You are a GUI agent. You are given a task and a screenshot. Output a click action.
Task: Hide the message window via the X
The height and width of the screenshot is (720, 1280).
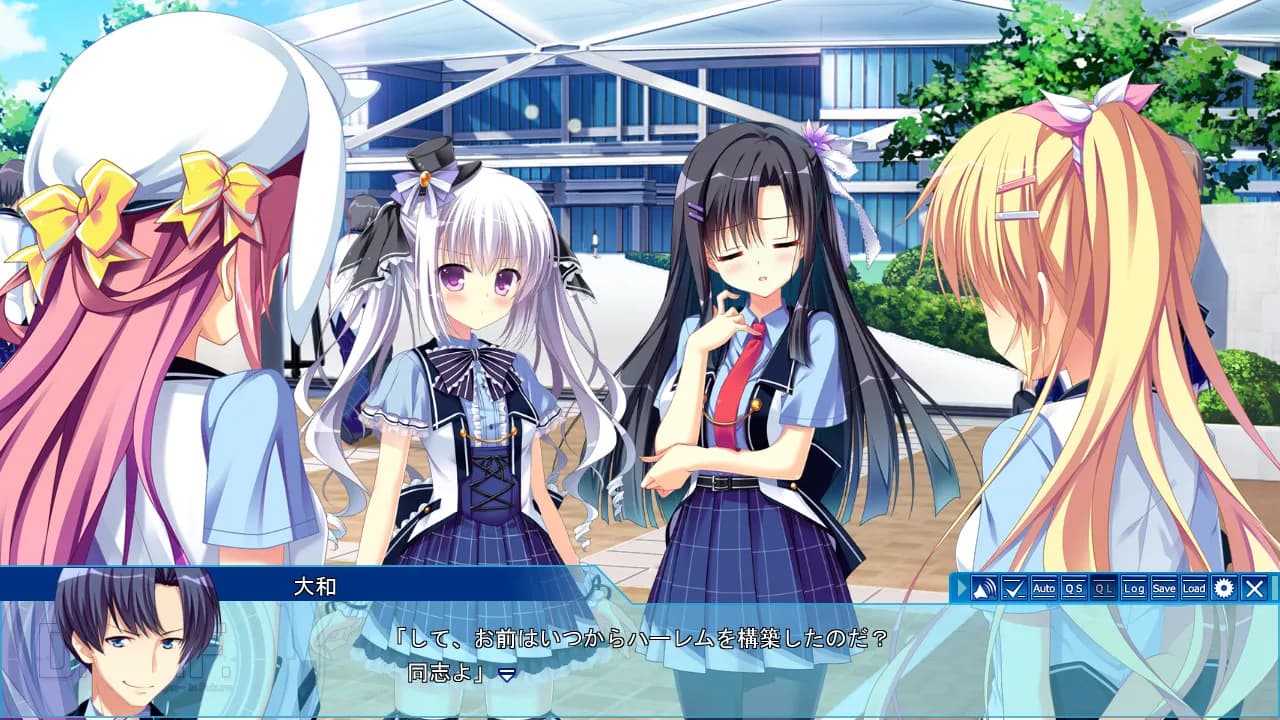[x=1252, y=589]
